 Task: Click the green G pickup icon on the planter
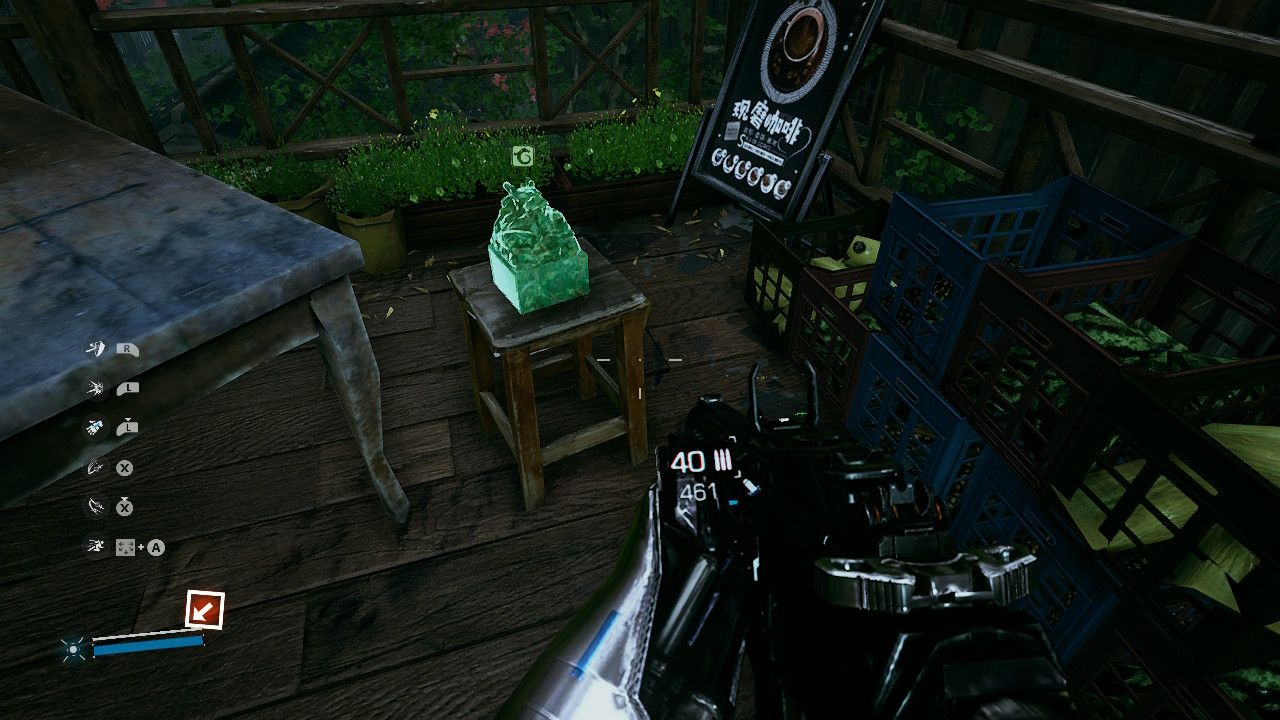523,157
